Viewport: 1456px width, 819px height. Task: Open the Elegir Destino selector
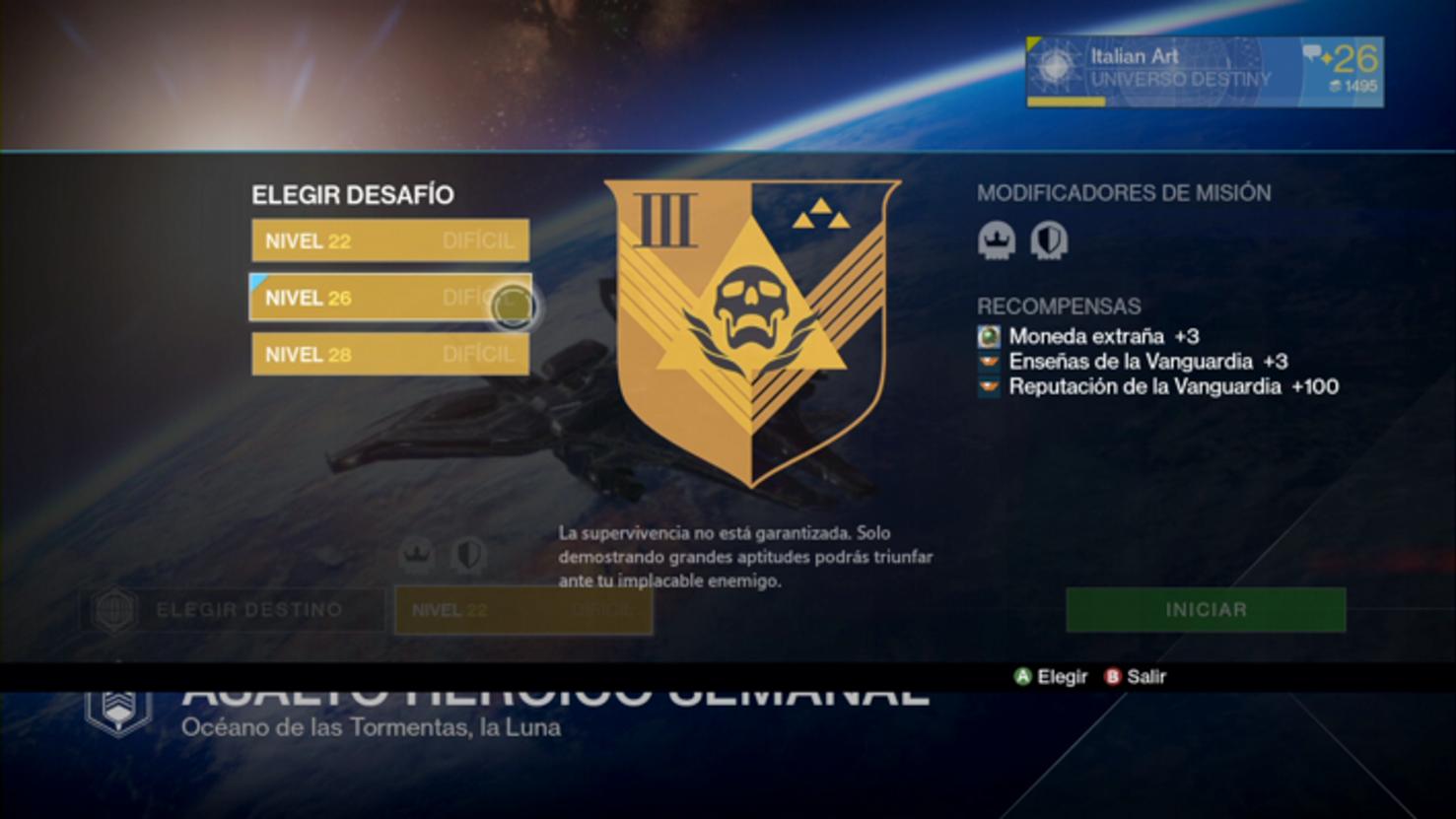point(233,610)
